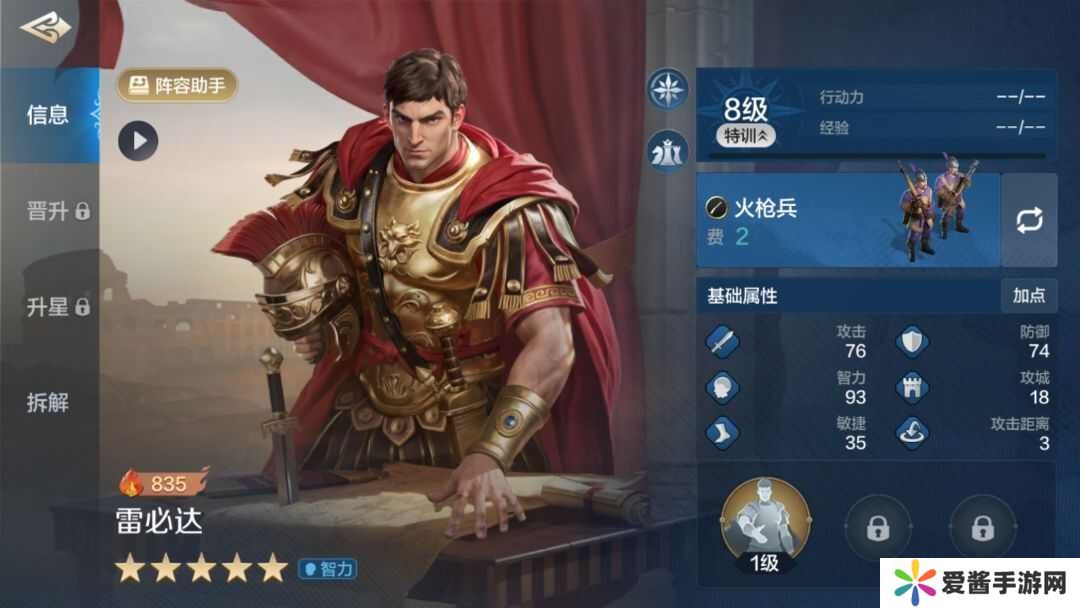Click the 攻城 siege castle icon

tap(911, 388)
